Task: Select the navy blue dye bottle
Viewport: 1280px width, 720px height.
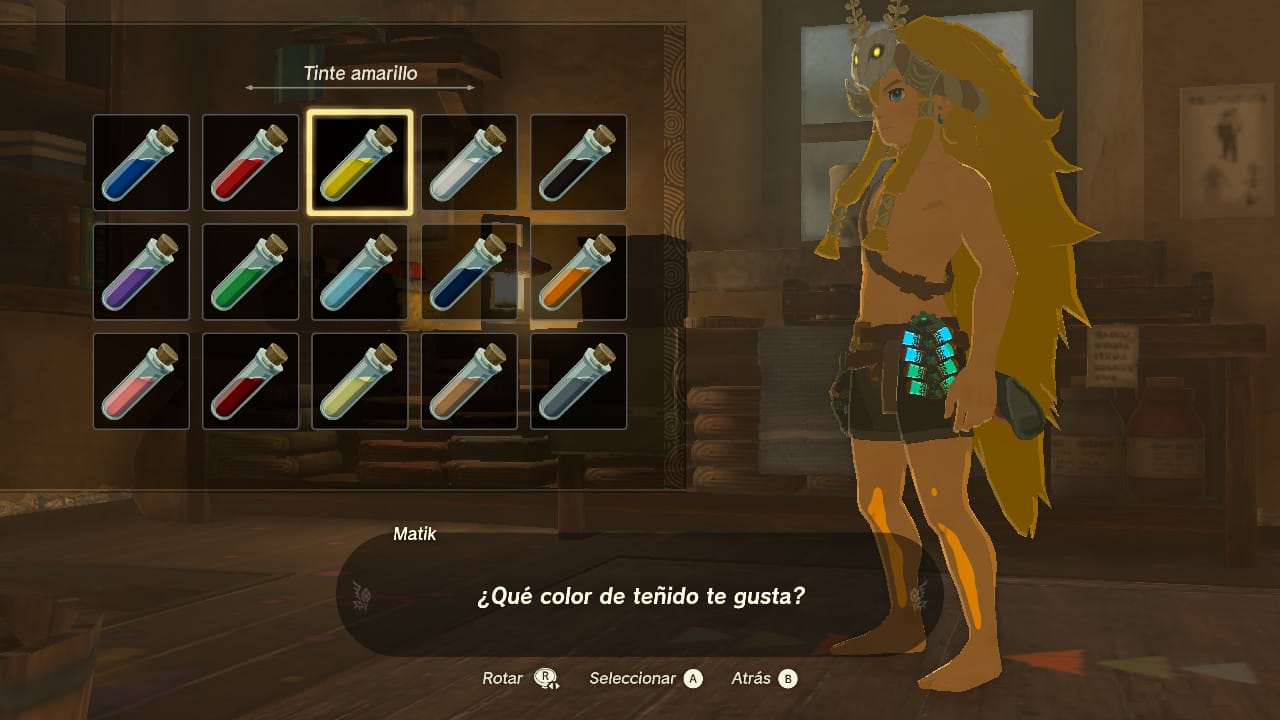Action: tap(468, 272)
